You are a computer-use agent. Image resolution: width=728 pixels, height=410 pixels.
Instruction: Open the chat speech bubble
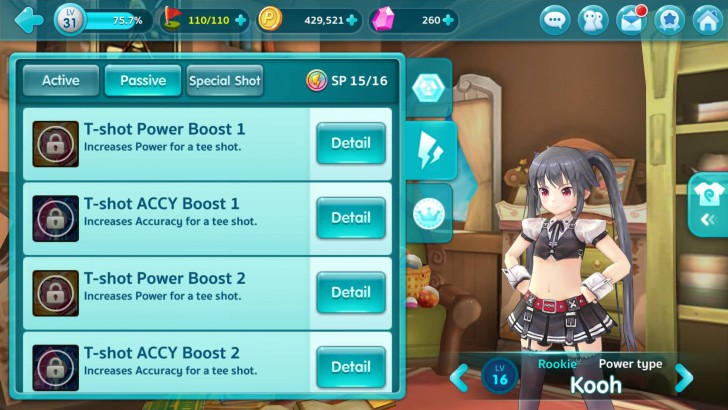[x=556, y=20]
